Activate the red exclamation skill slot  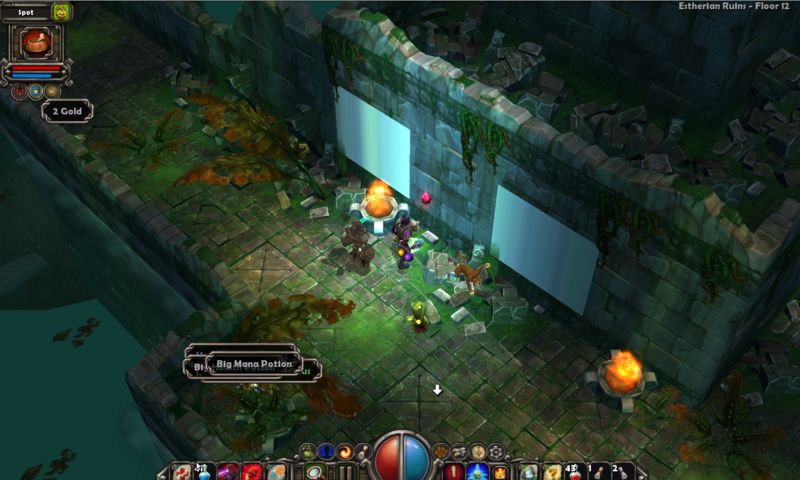454,471
